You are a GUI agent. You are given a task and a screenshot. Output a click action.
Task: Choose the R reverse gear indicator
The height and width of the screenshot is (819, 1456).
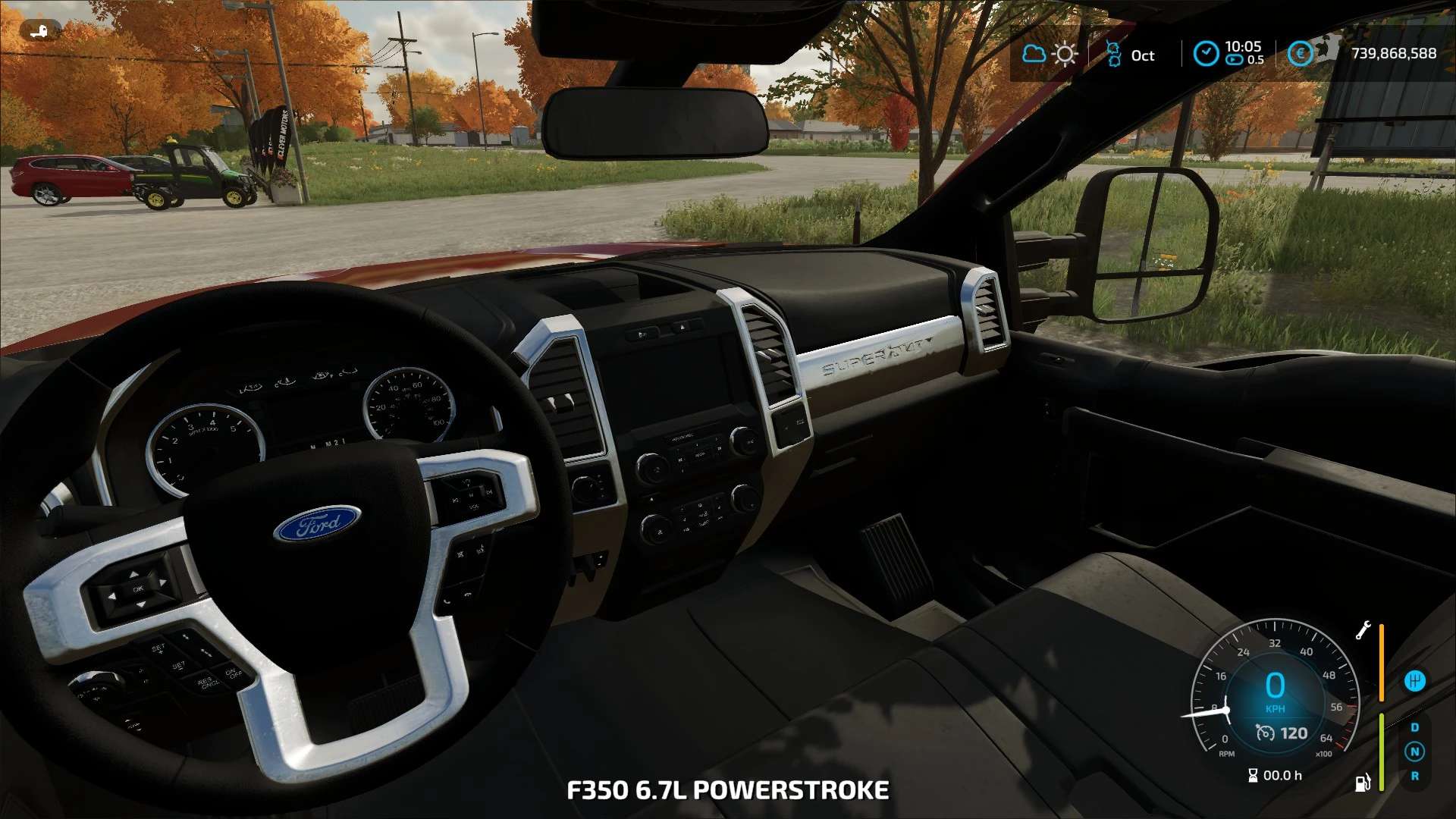coord(1414,776)
